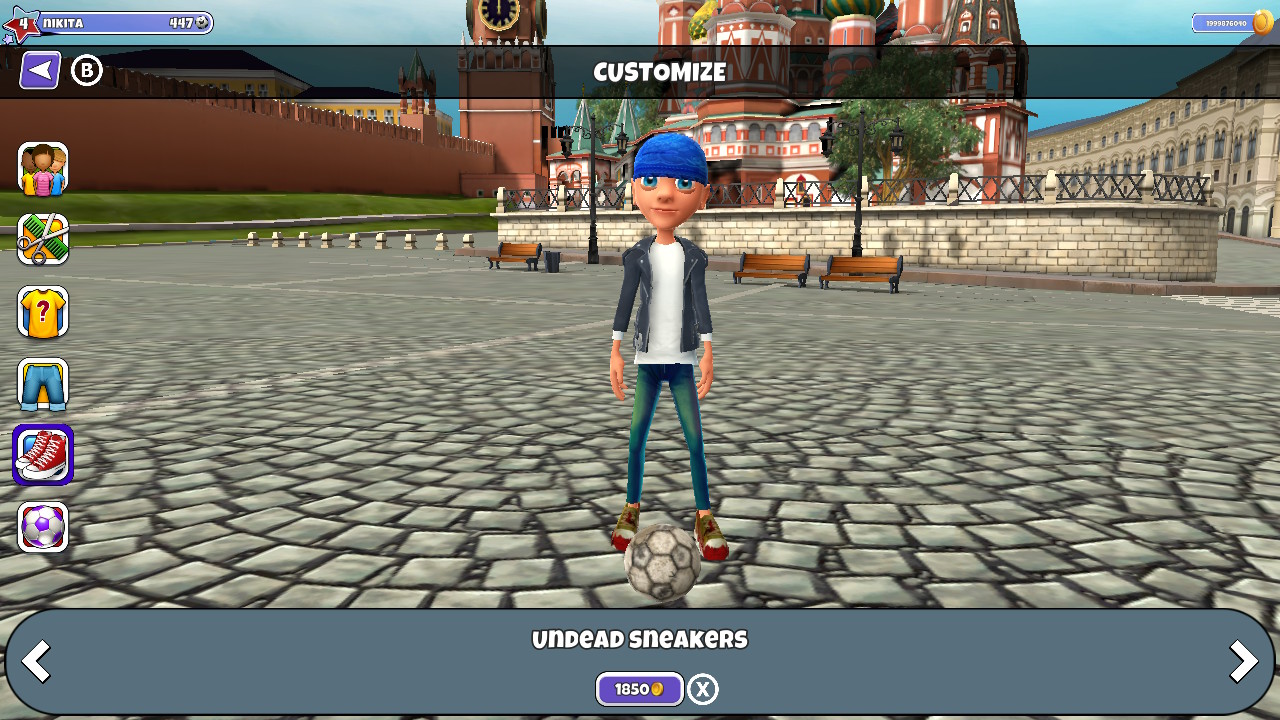The height and width of the screenshot is (720, 1280).
Task: Browse to the previous sneaker item
Action: [36, 660]
